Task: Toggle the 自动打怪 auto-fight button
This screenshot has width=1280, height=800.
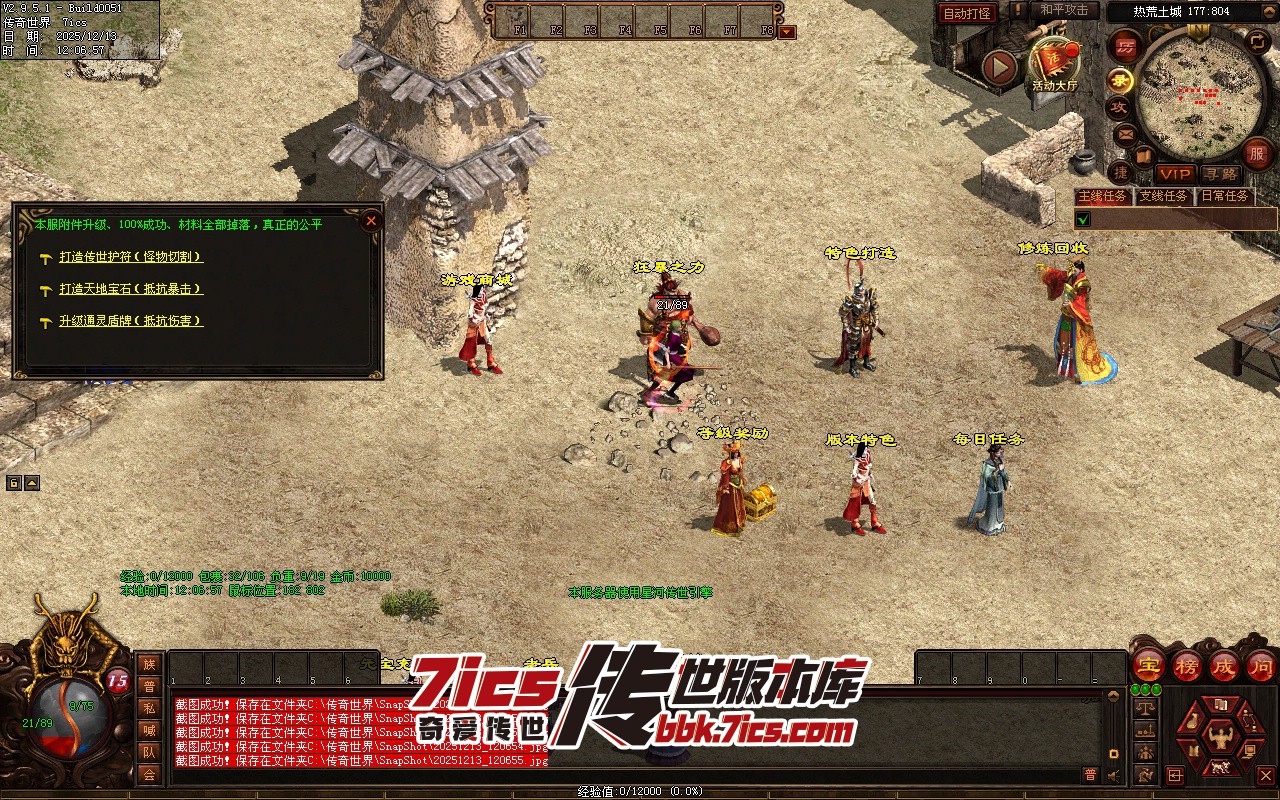Action: pos(968,13)
